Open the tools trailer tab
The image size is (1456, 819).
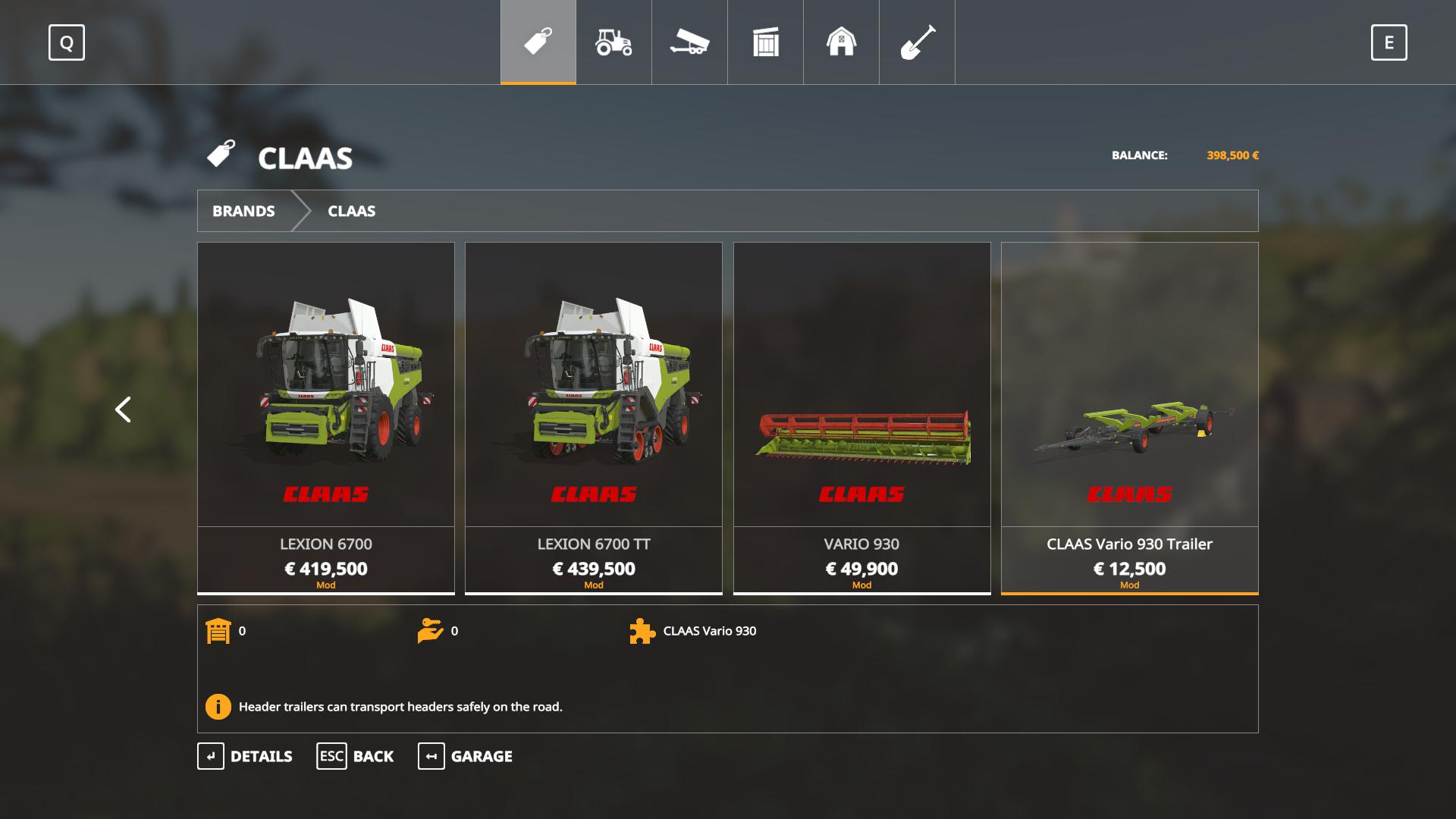pos(689,42)
